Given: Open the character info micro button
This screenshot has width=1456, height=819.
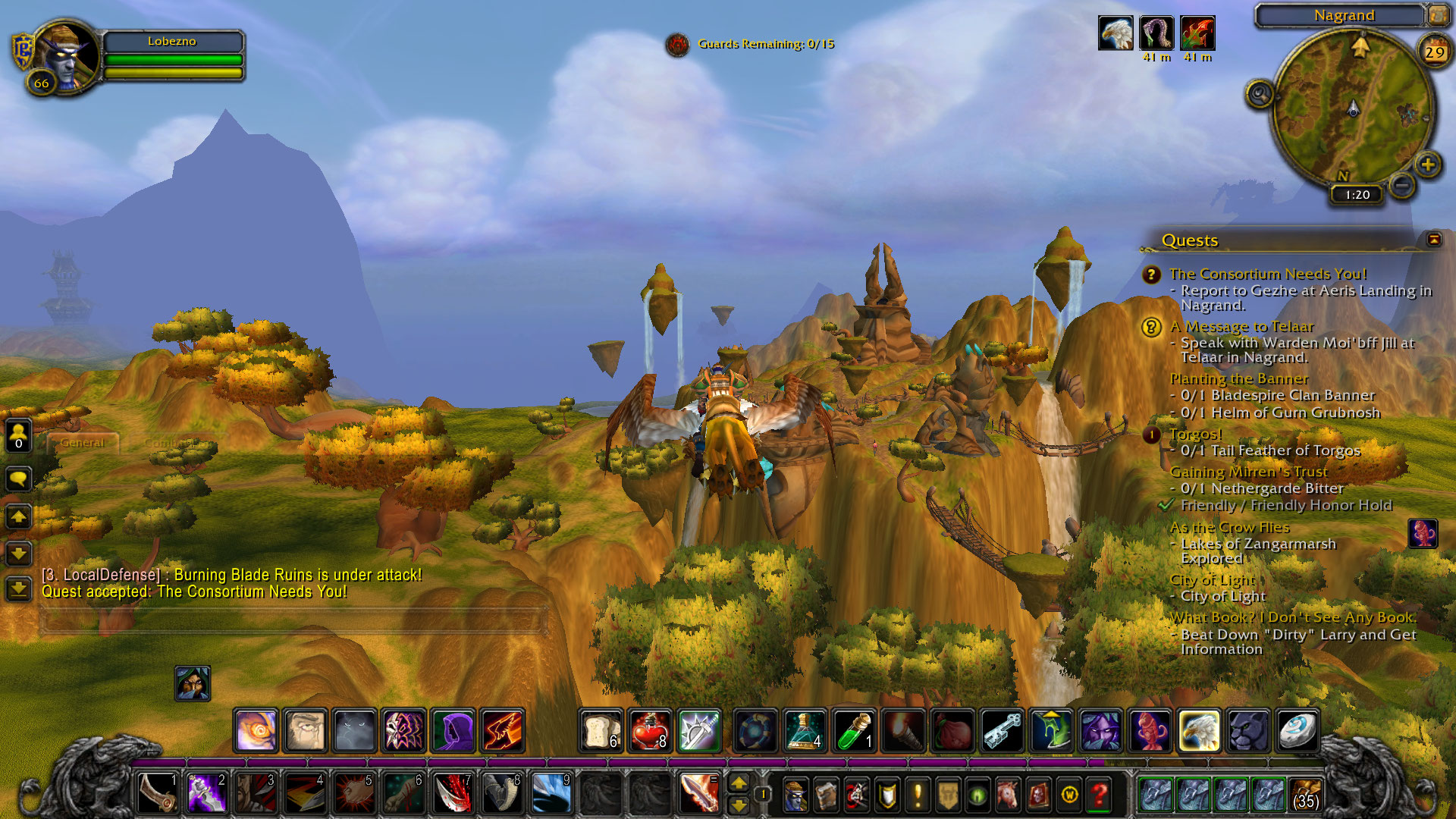Looking at the screenshot, I should pyautogui.click(x=795, y=795).
